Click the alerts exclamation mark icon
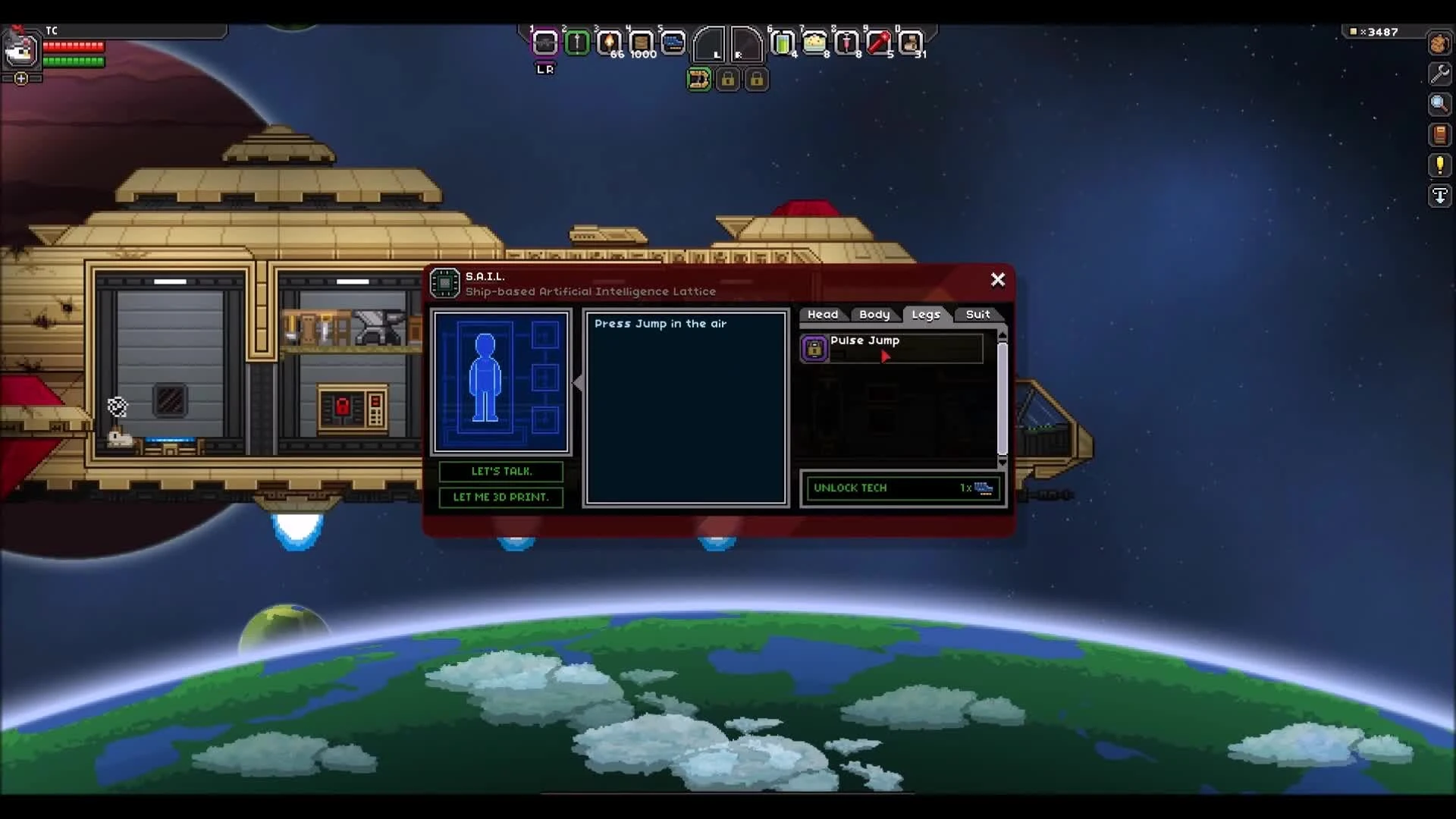1456x819 pixels. (1439, 165)
